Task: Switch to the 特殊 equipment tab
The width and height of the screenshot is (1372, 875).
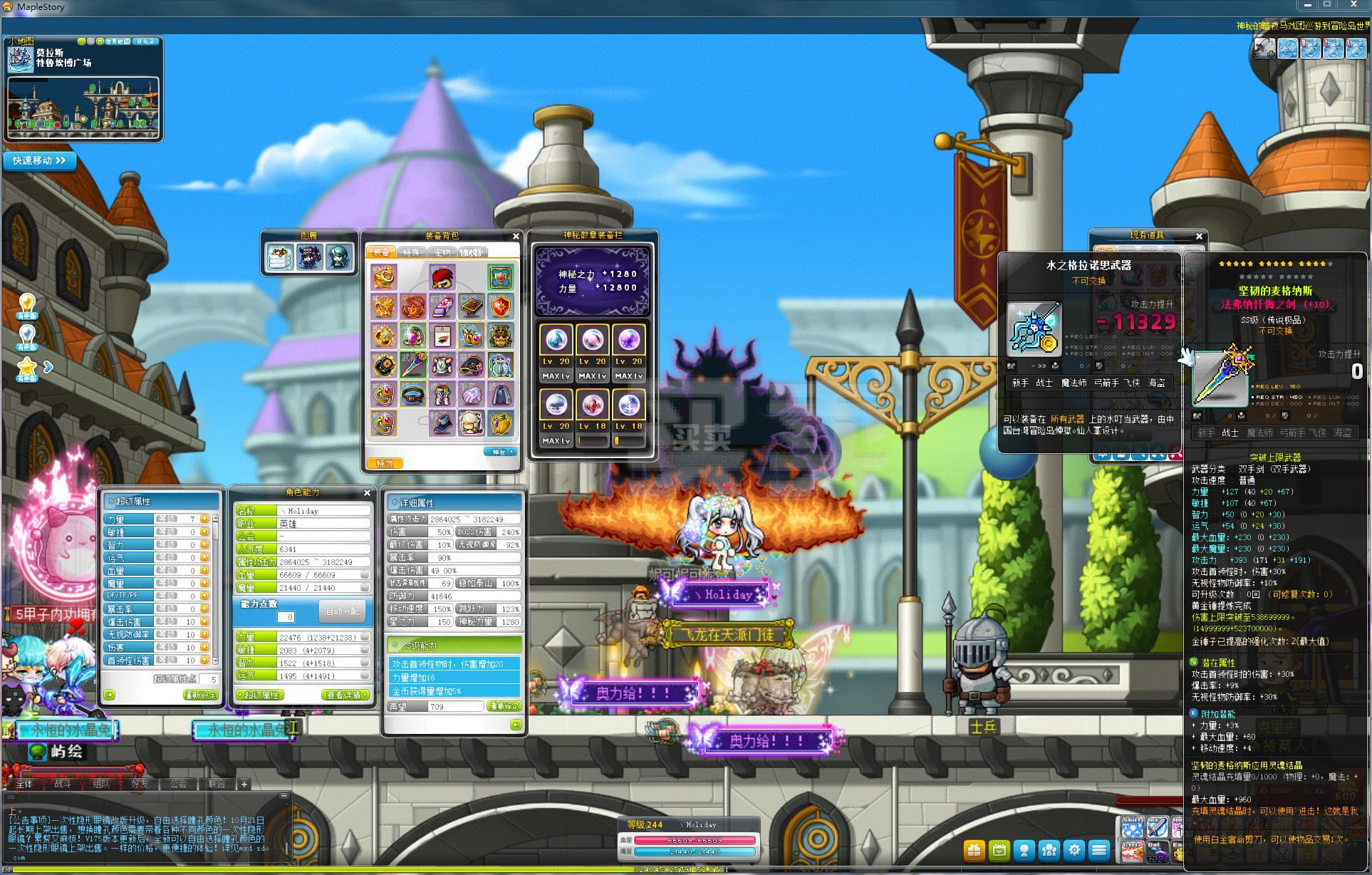Action: coord(411,252)
